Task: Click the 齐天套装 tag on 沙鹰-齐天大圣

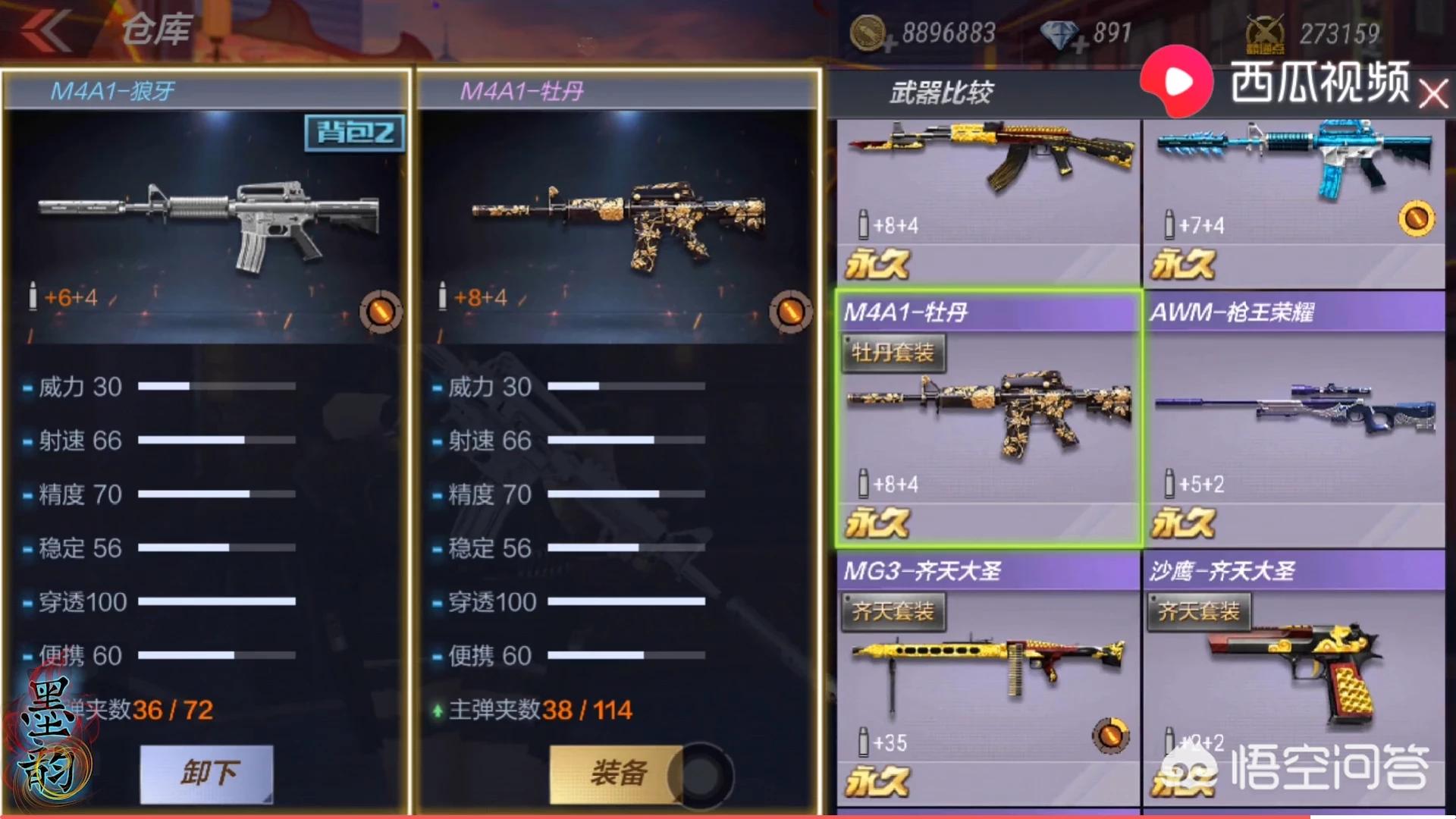Action: coord(1198,612)
